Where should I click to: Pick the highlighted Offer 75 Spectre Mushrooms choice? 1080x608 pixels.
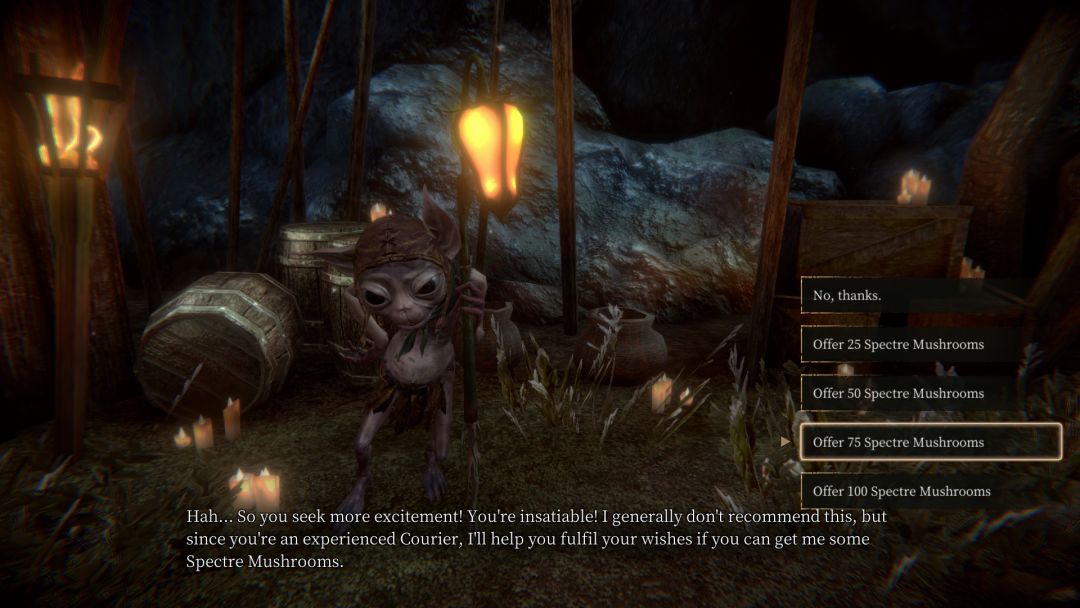930,442
